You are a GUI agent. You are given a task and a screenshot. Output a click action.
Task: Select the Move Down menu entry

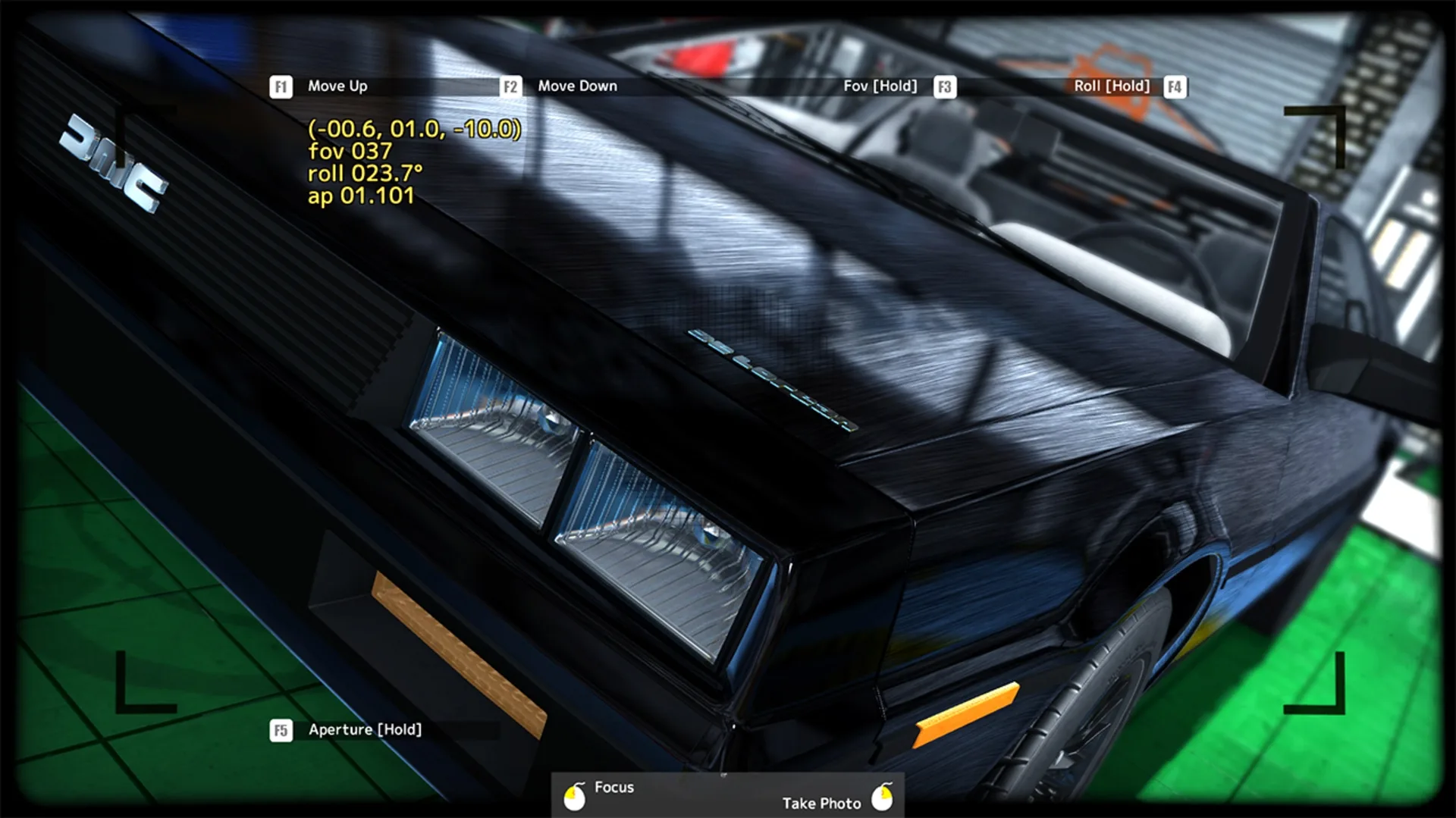[577, 86]
